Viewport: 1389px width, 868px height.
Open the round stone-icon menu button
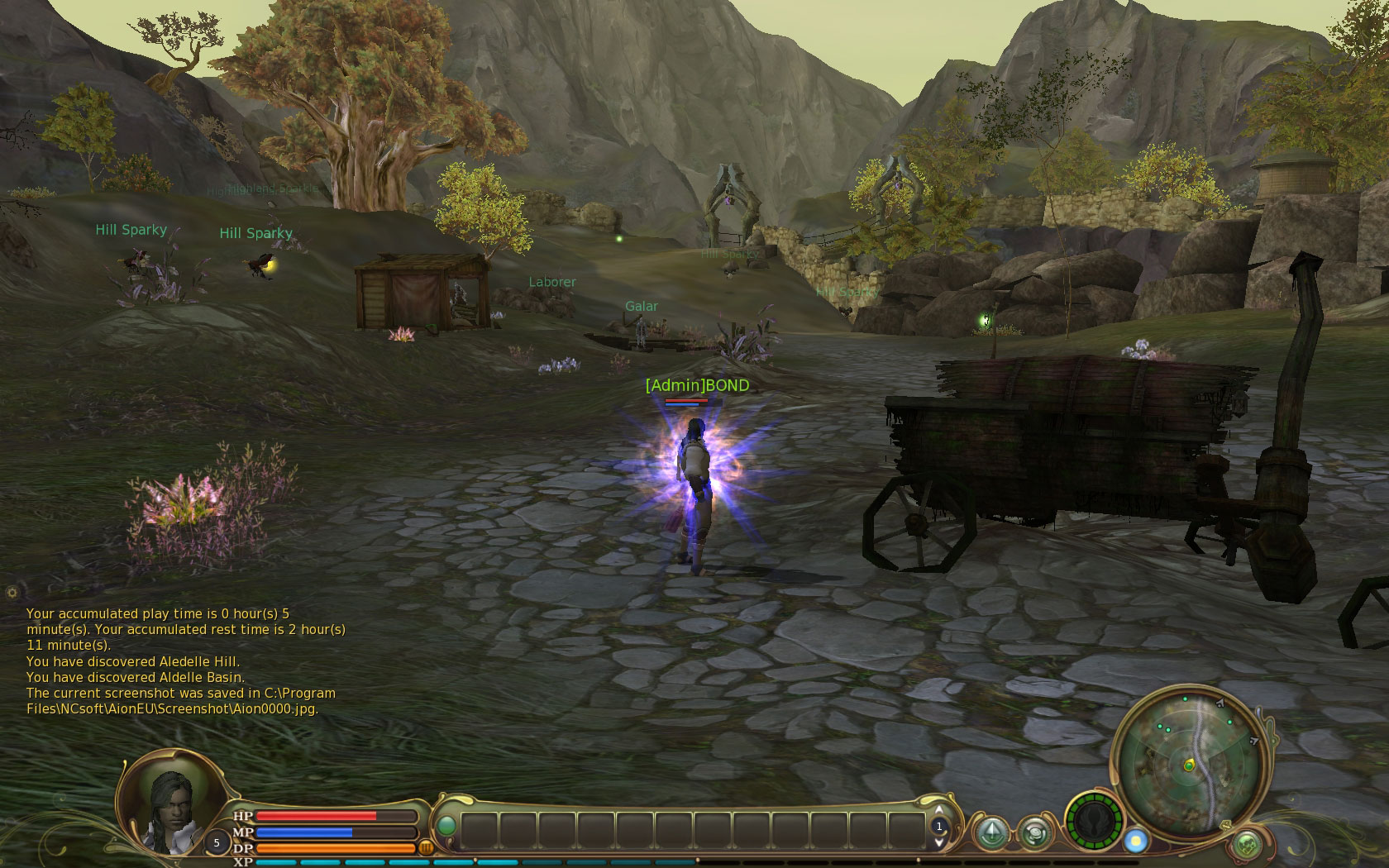(1033, 832)
